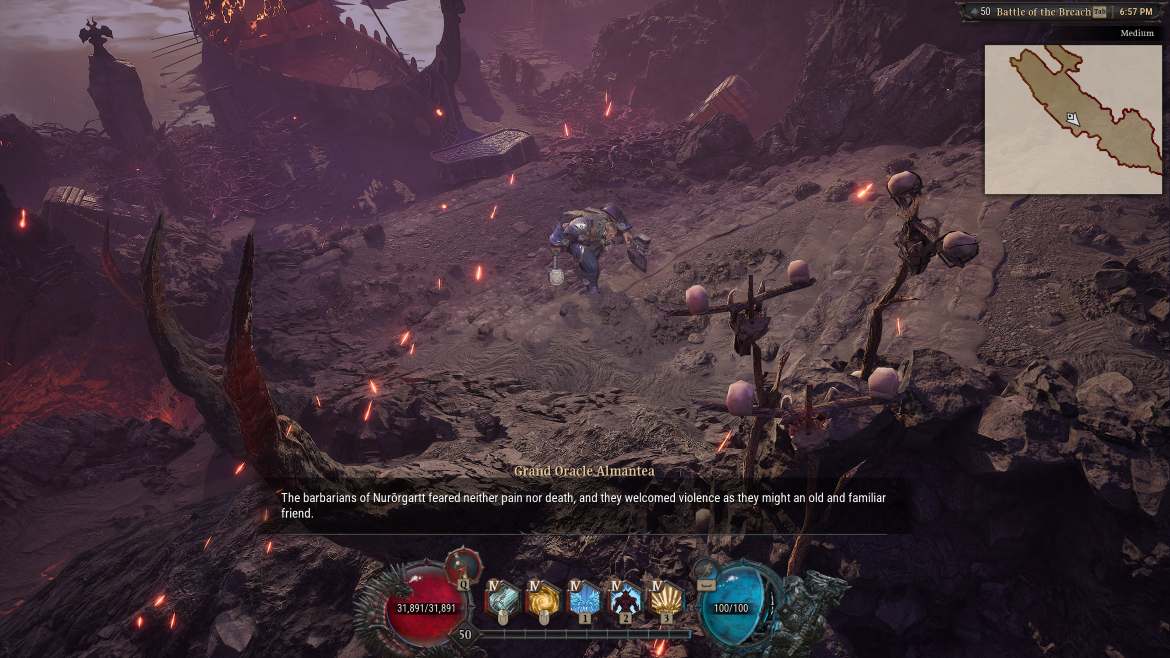The height and width of the screenshot is (658, 1170).
Task: Trigger the red demon figure skill
Action: coord(625,600)
